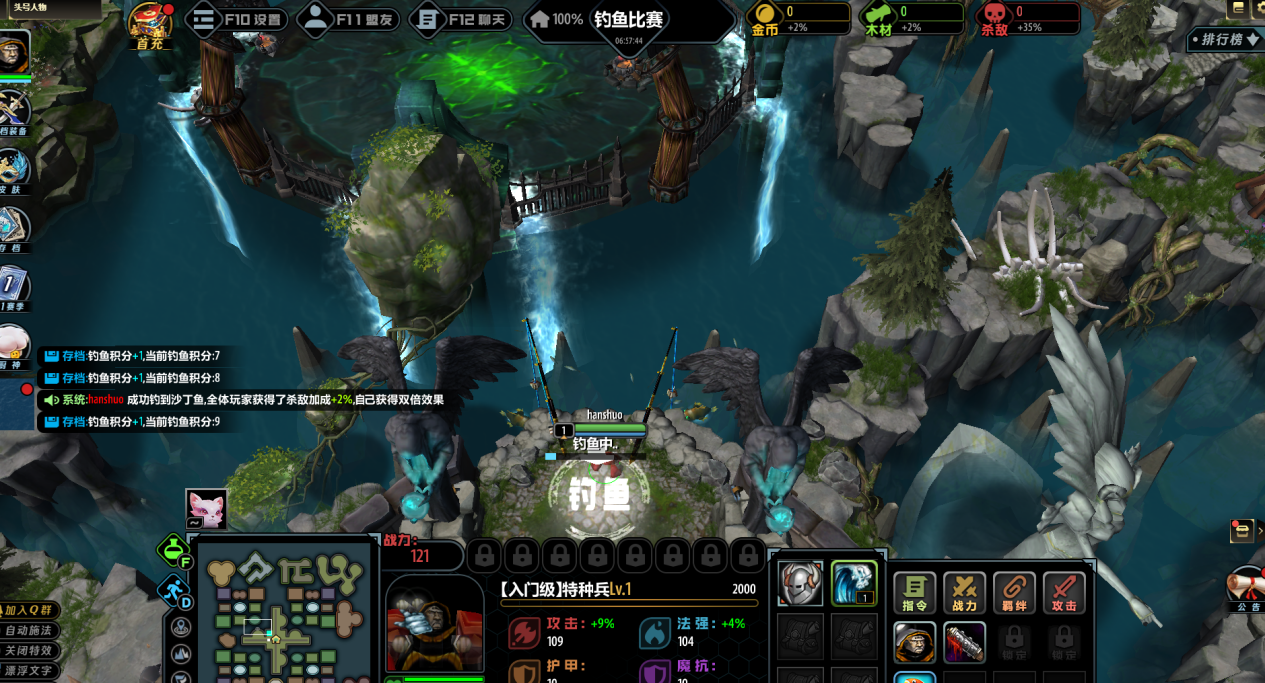Select the pink cat pet portrait
The image size is (1265, 683).
(x=206, y=508)
